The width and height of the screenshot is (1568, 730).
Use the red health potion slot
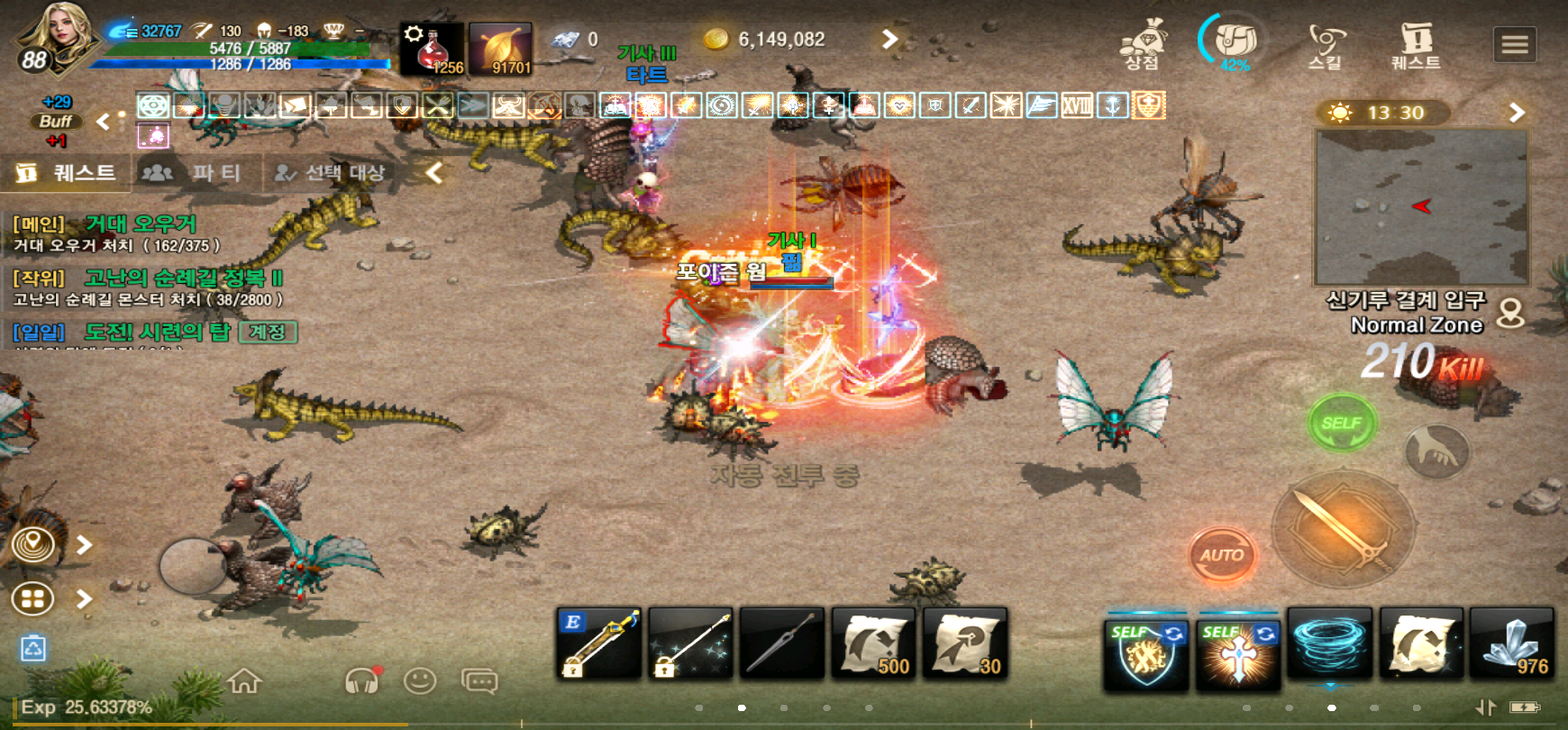pos(432,50)
